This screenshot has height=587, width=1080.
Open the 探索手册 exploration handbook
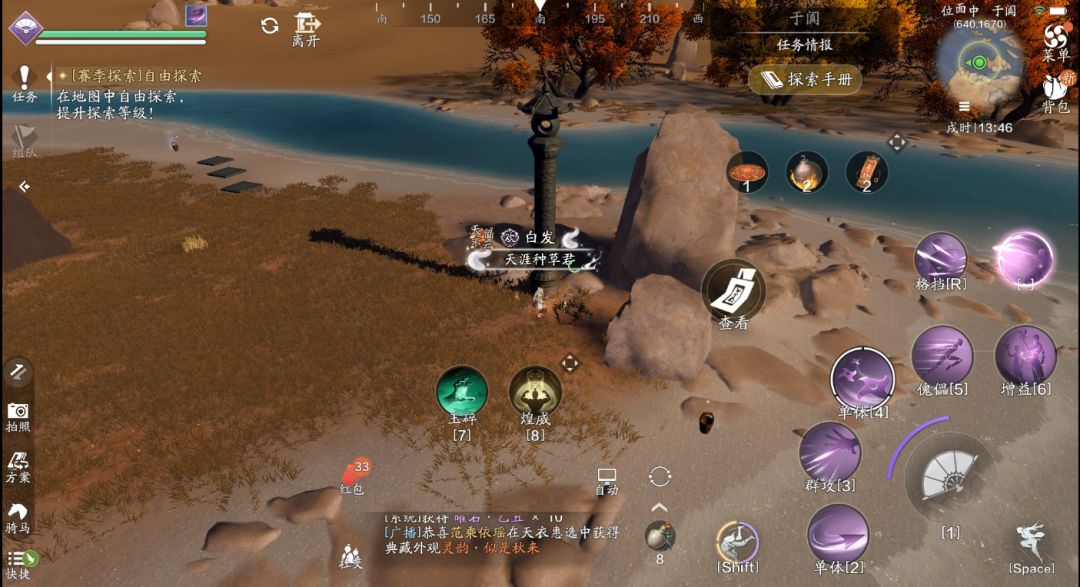(x=804, y=79)
